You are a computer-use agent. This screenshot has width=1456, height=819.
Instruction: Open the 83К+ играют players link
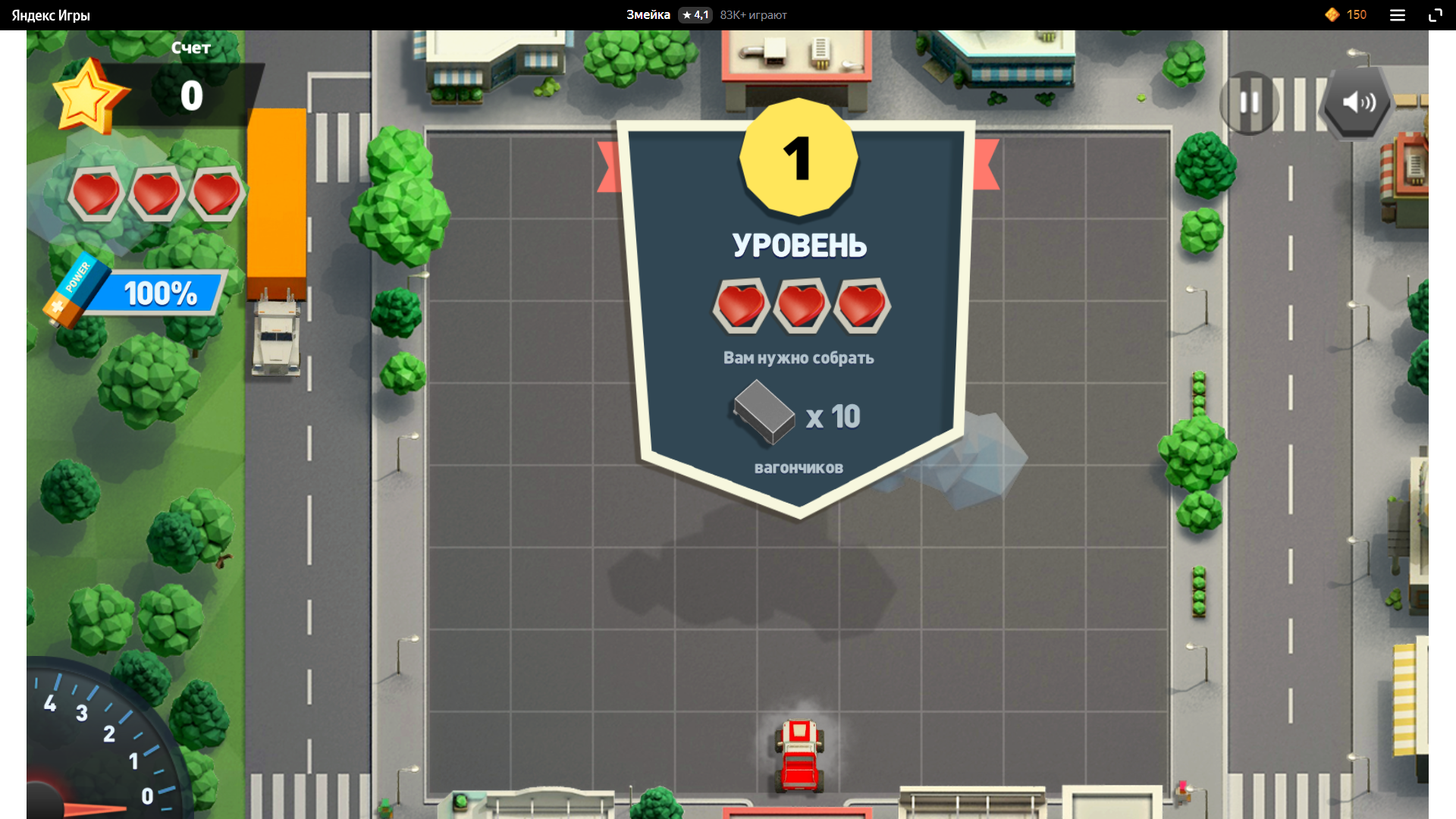click(x=753, y=14)
